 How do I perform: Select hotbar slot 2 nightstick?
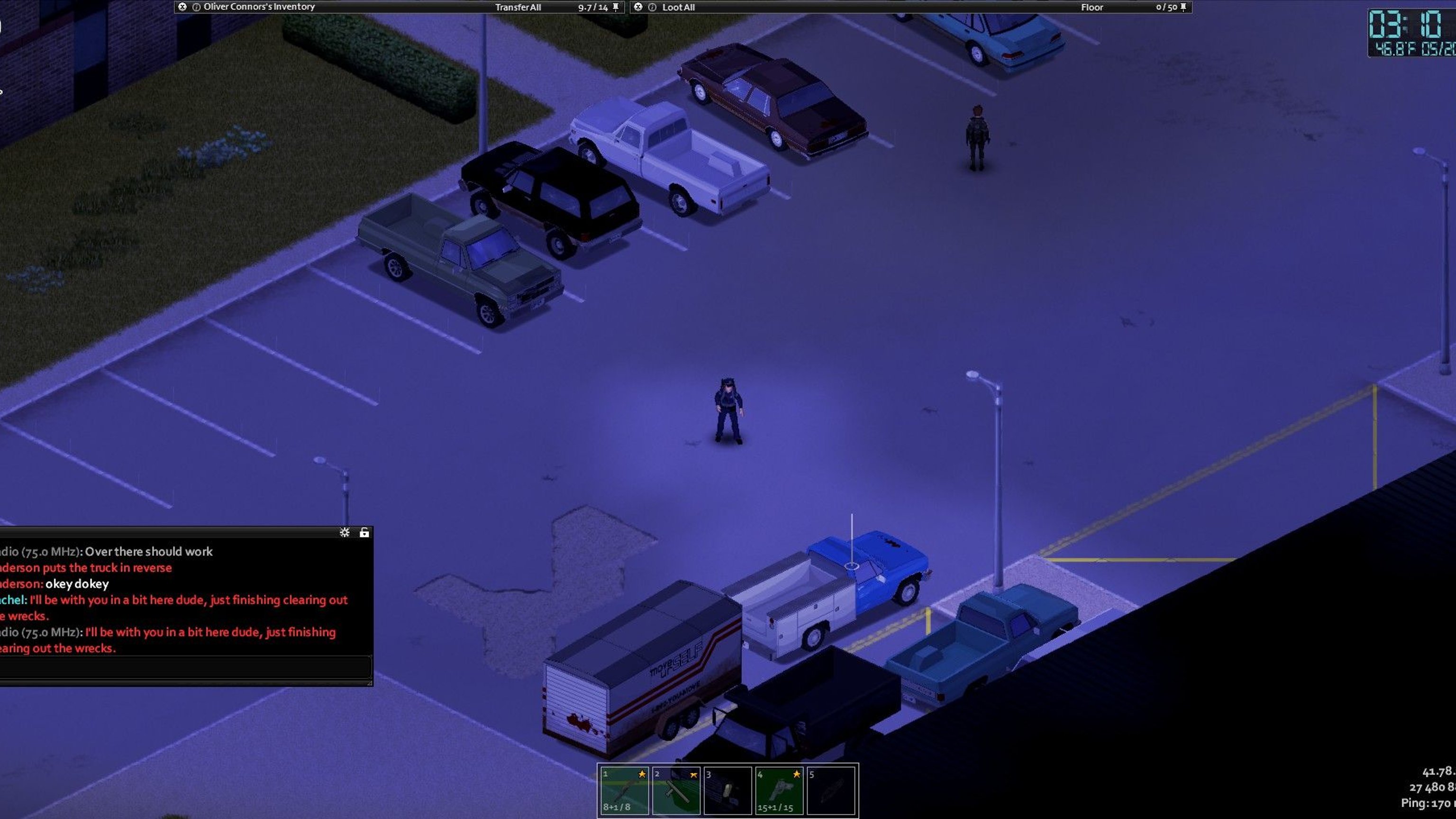676,790
